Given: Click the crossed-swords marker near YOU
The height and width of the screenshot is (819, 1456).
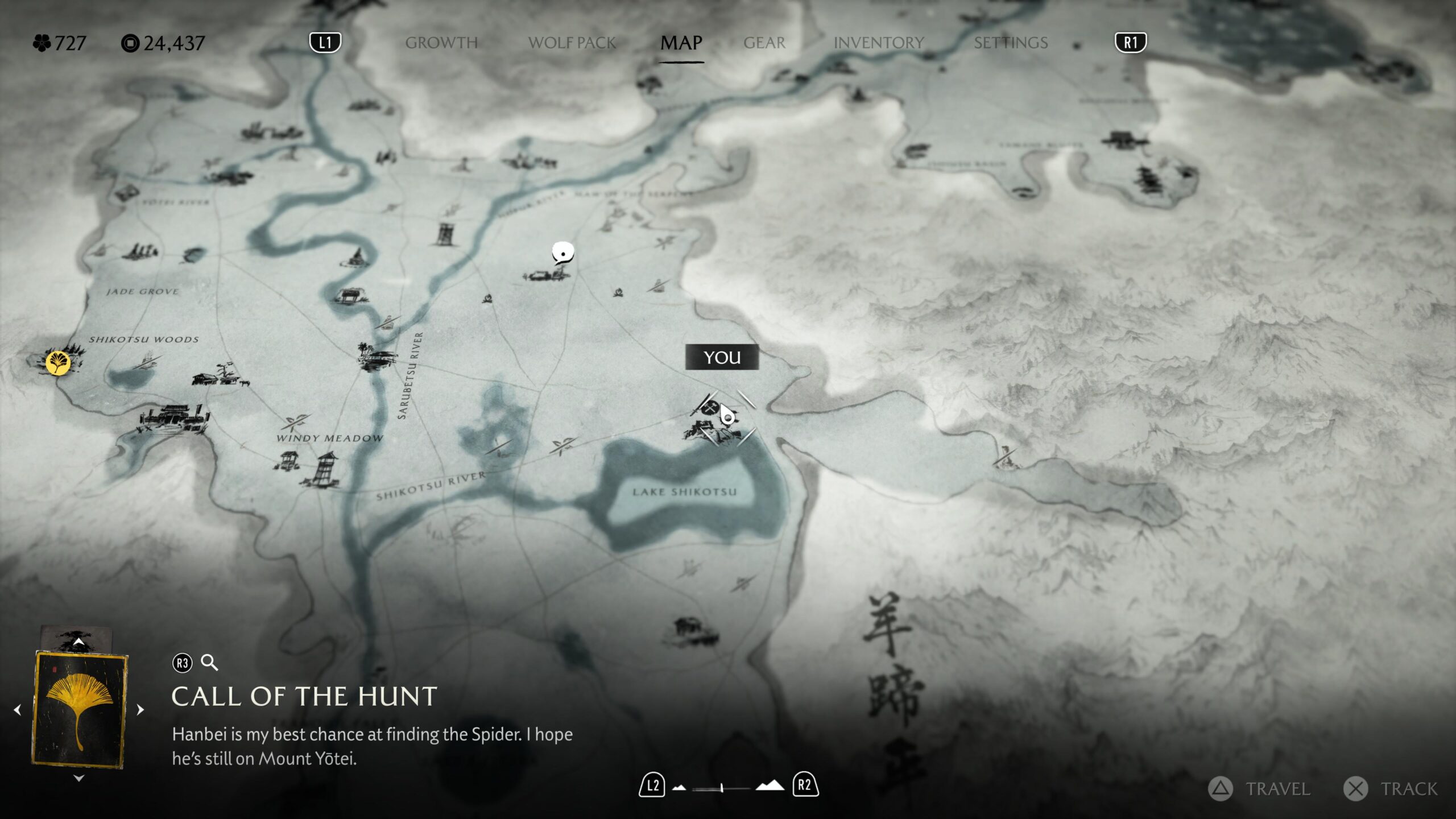Looking at the screenshot, I should pos(709,406).
